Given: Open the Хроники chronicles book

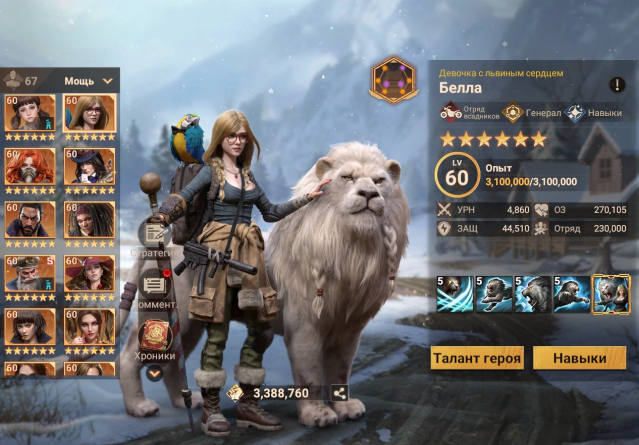Looking at the screenshot, I should [x=154, y=337].
